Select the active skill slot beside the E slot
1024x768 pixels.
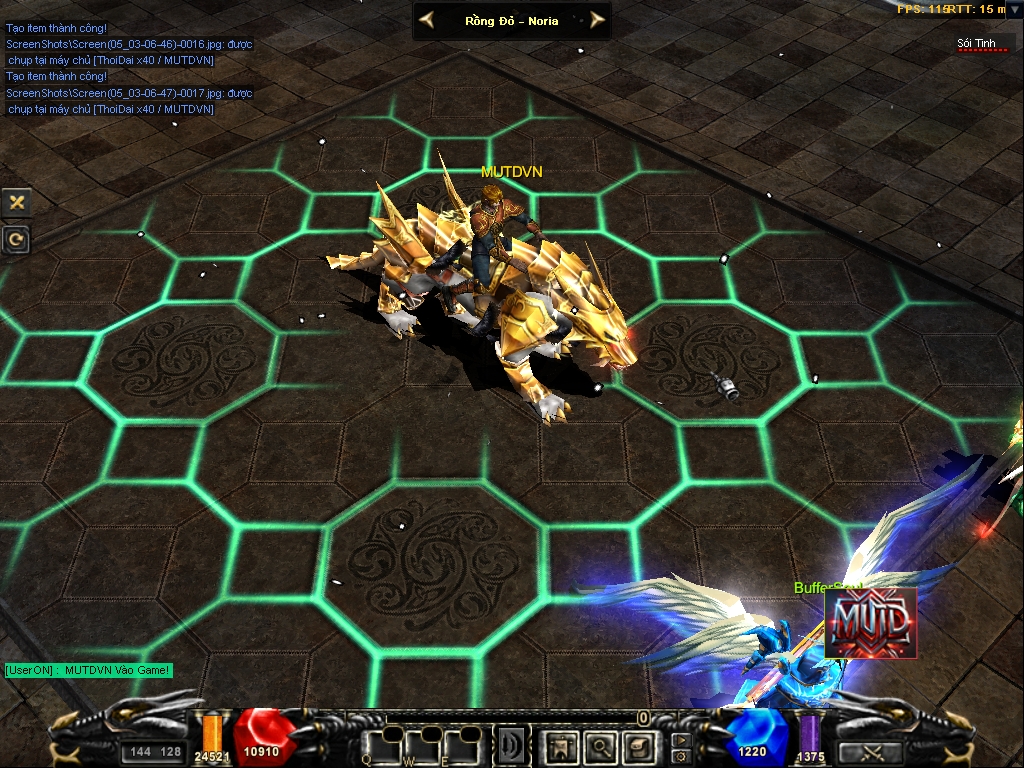512,745
